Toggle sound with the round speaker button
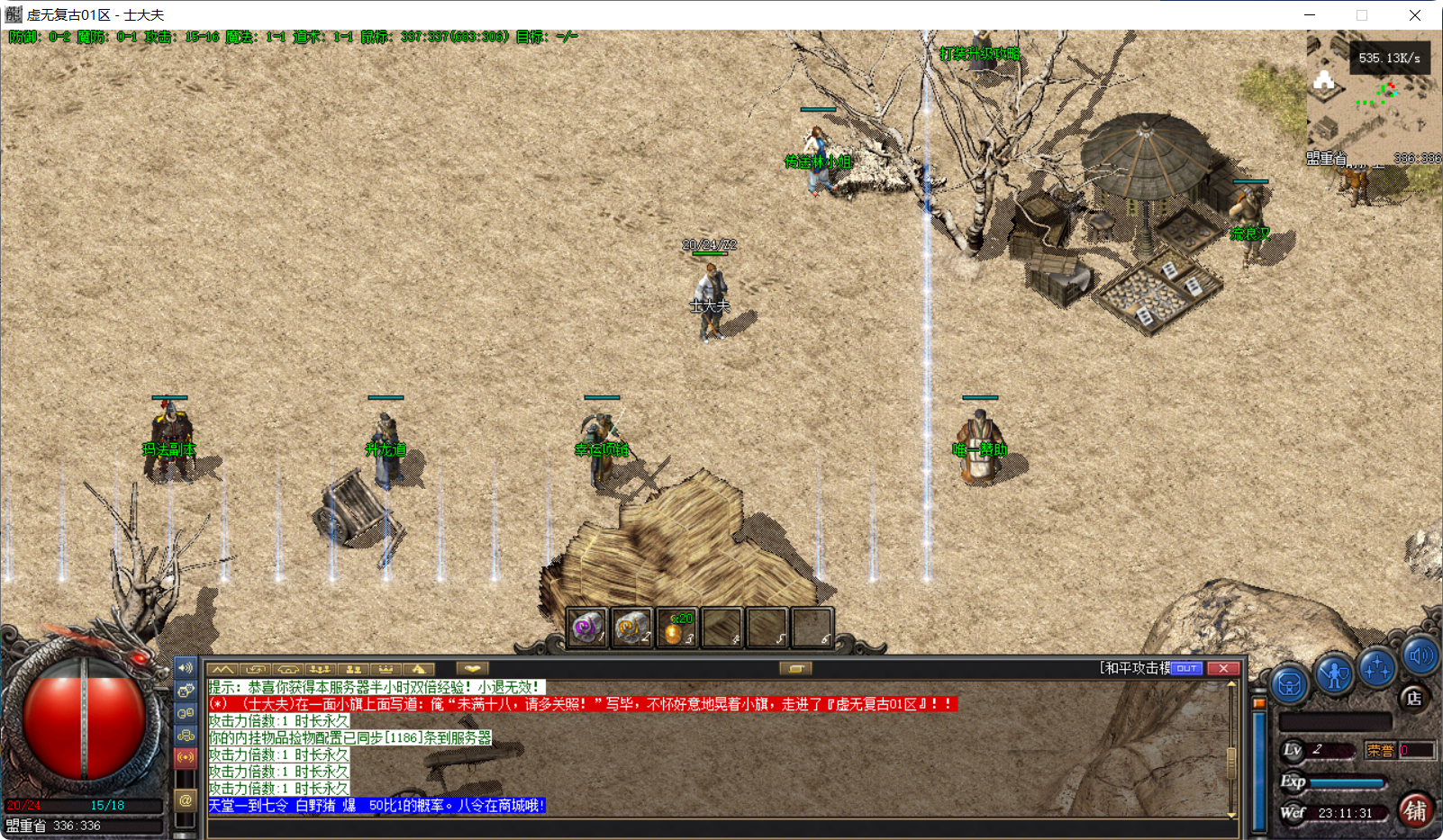The image size is (1443, 840). 1420,655
